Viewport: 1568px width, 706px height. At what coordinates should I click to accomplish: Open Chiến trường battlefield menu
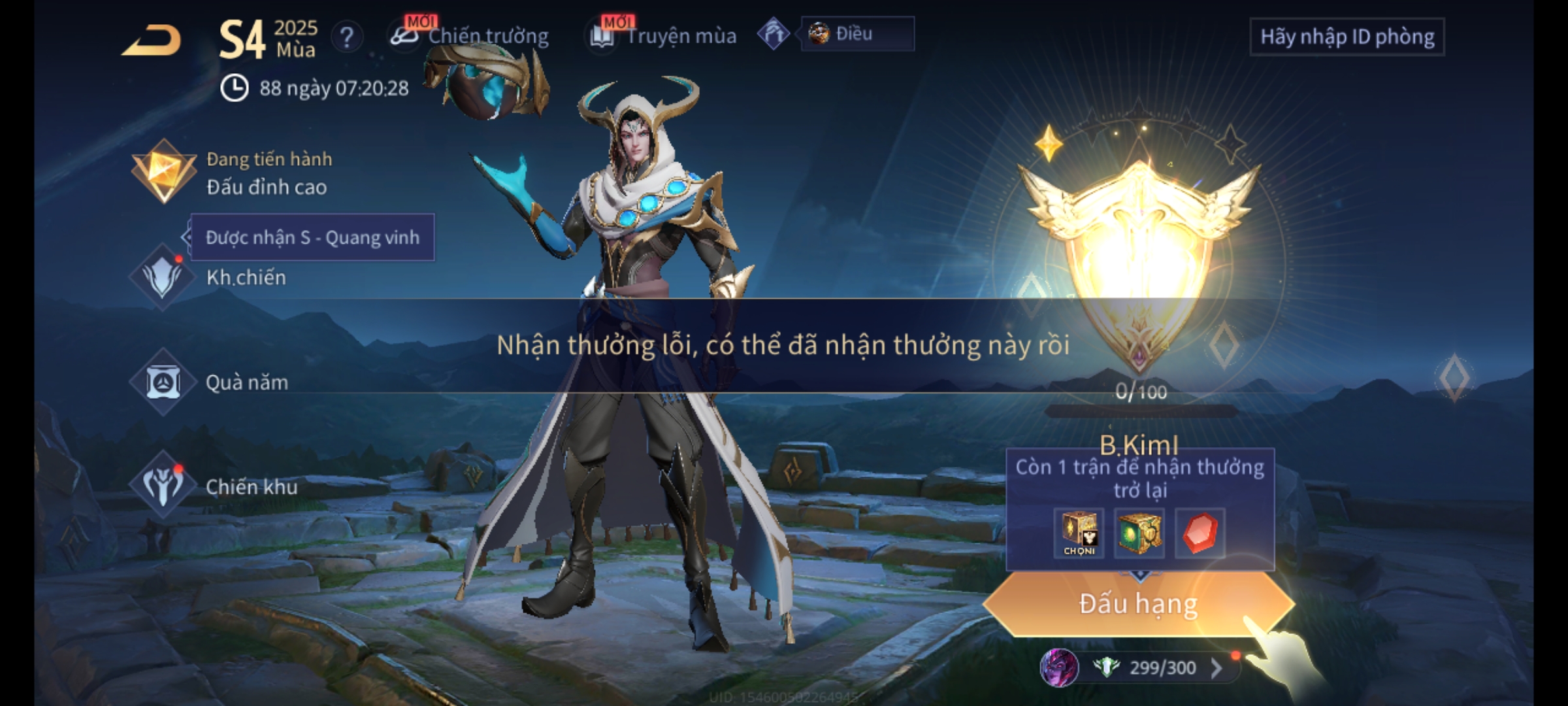pos(470,36)
